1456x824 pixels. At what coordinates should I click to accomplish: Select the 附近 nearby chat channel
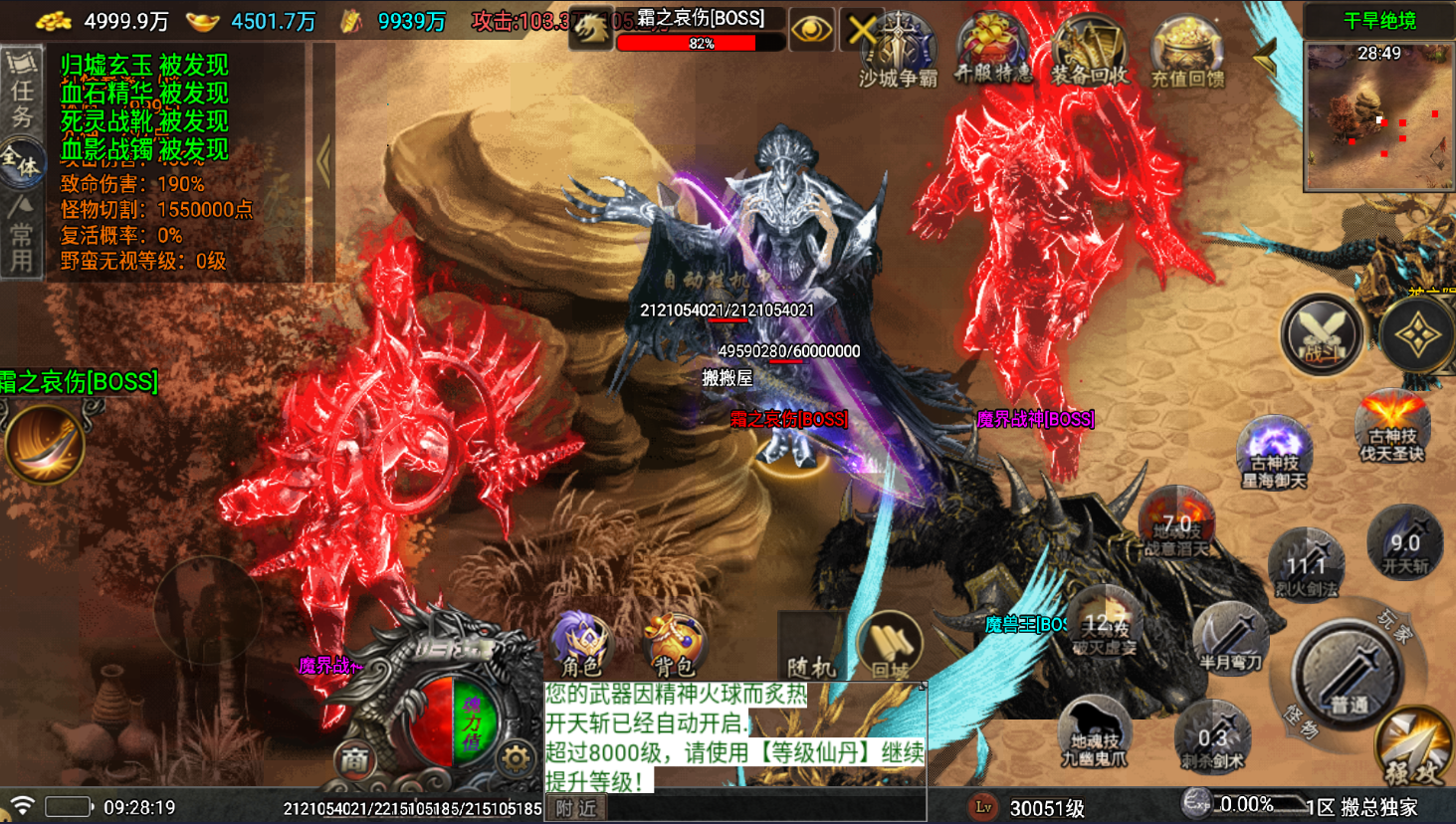pyautogui.click(x=577, y=808)
